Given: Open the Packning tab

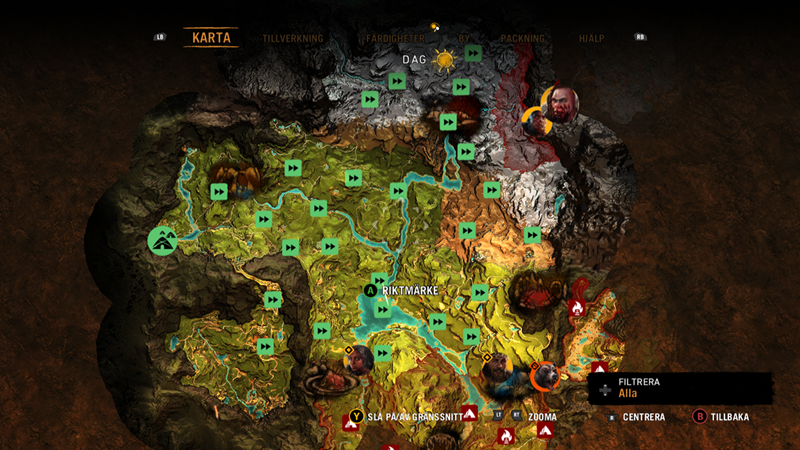Looking at the screenshot, I should pyautogui.click(x=522, y=39).
